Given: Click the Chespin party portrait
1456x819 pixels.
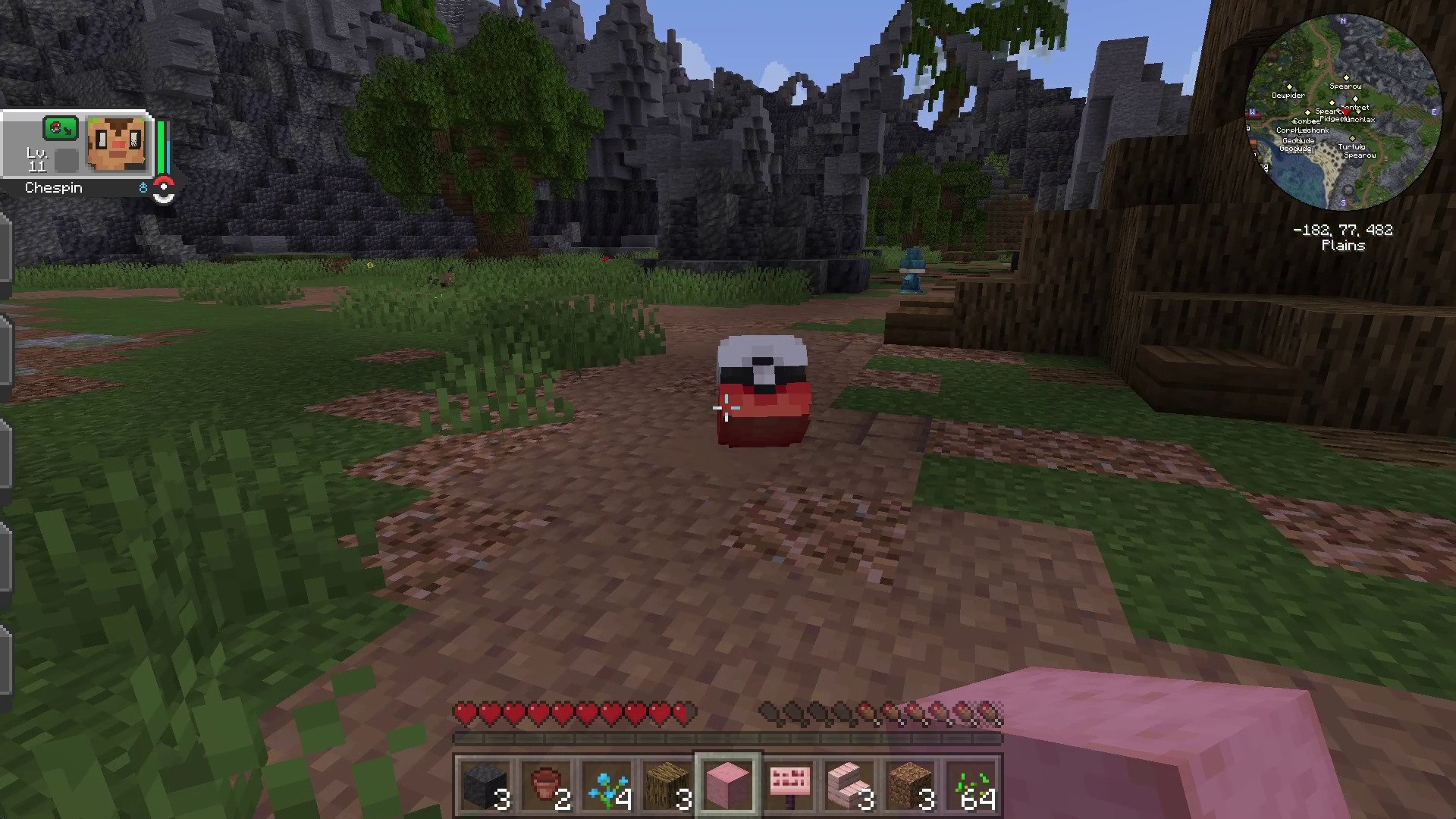Looking at the screenshot, I should 115,145.
